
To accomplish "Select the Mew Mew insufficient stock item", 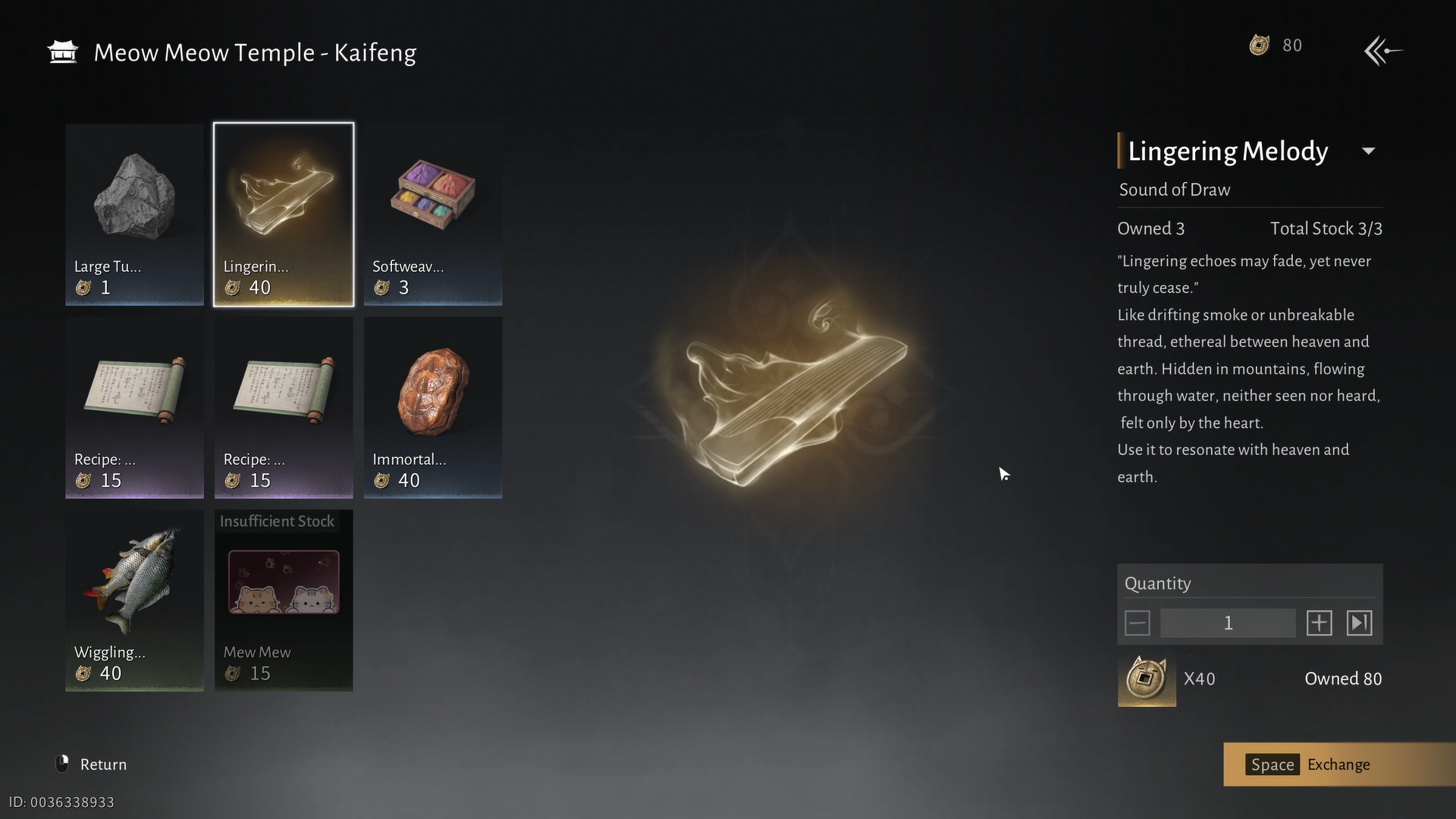I will point(283,600).
